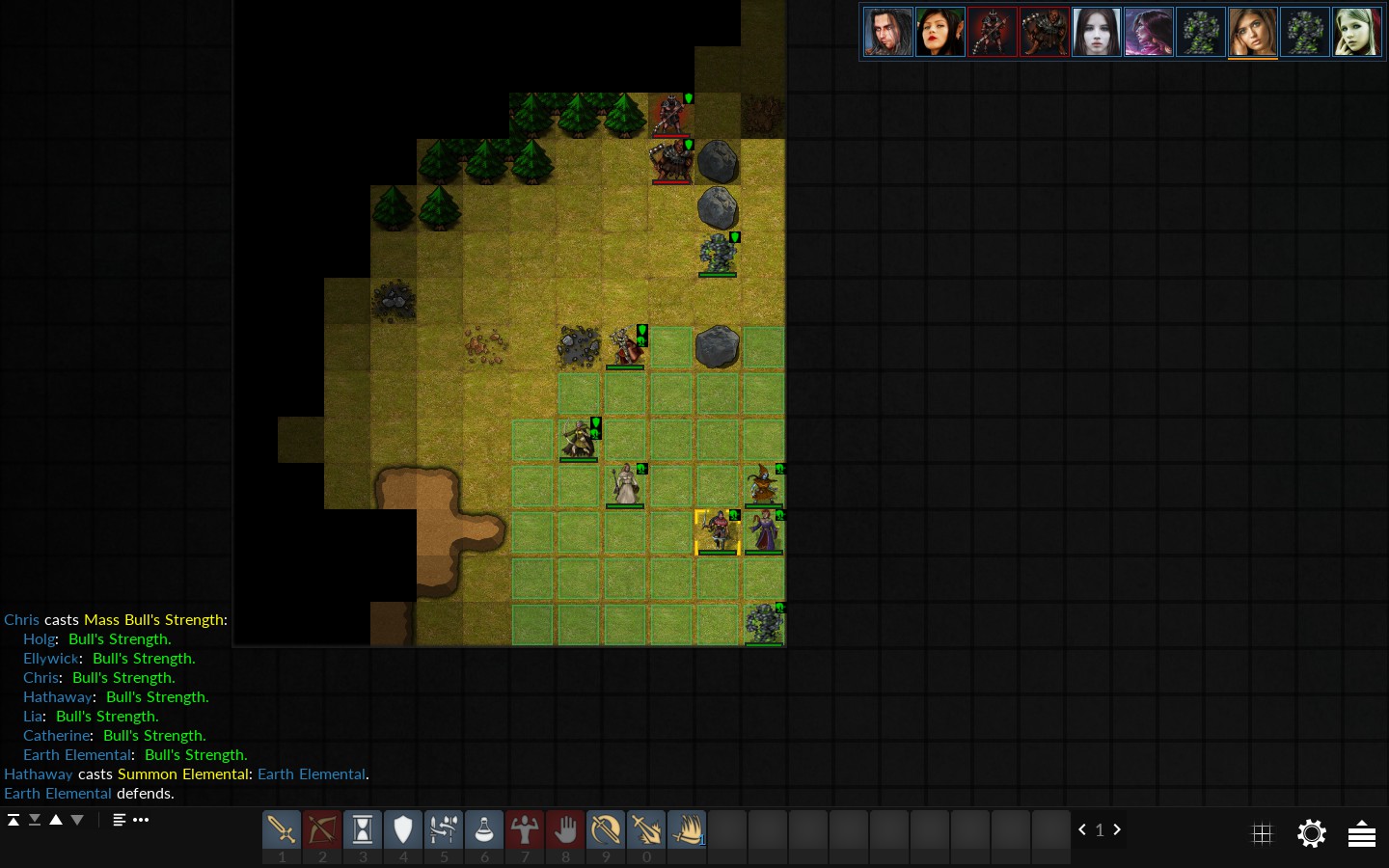Select the blonde woman portrait

1357,32
